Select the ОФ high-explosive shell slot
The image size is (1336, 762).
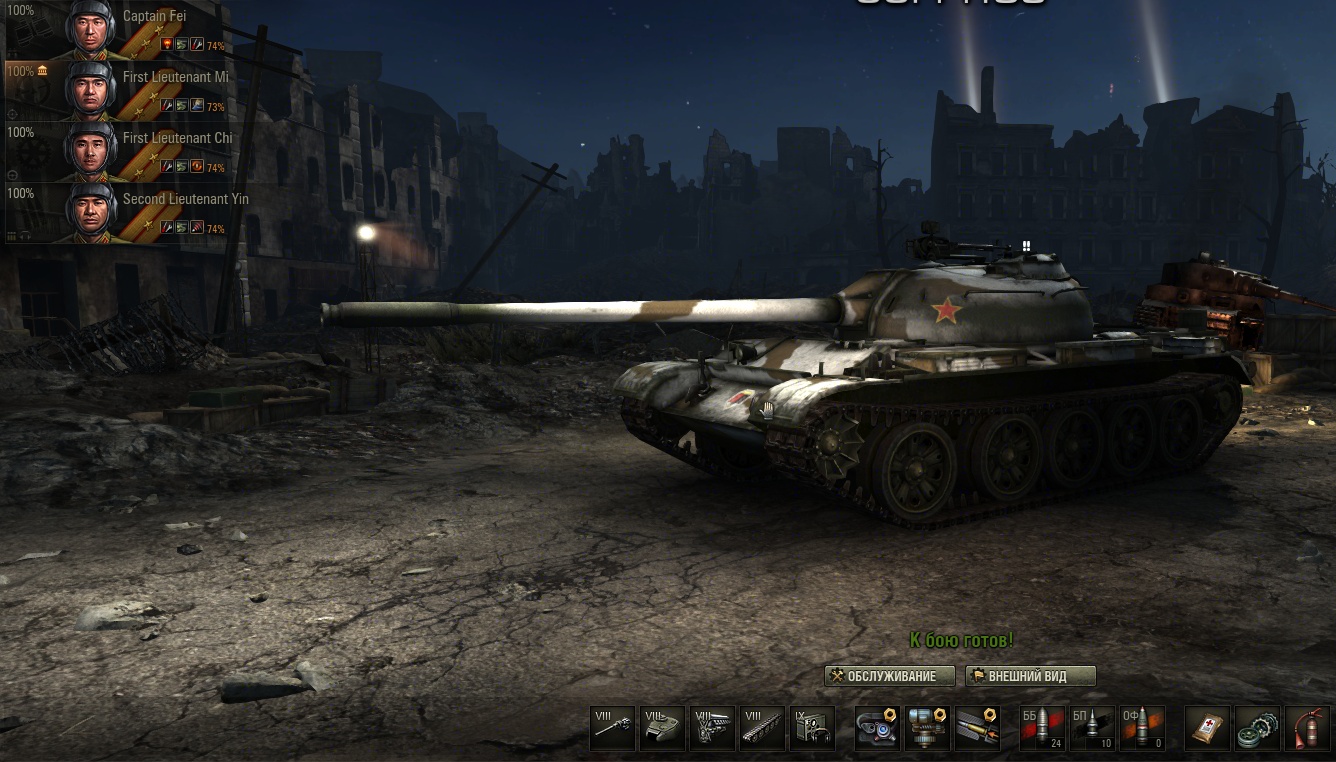[x=1142, y=728]
